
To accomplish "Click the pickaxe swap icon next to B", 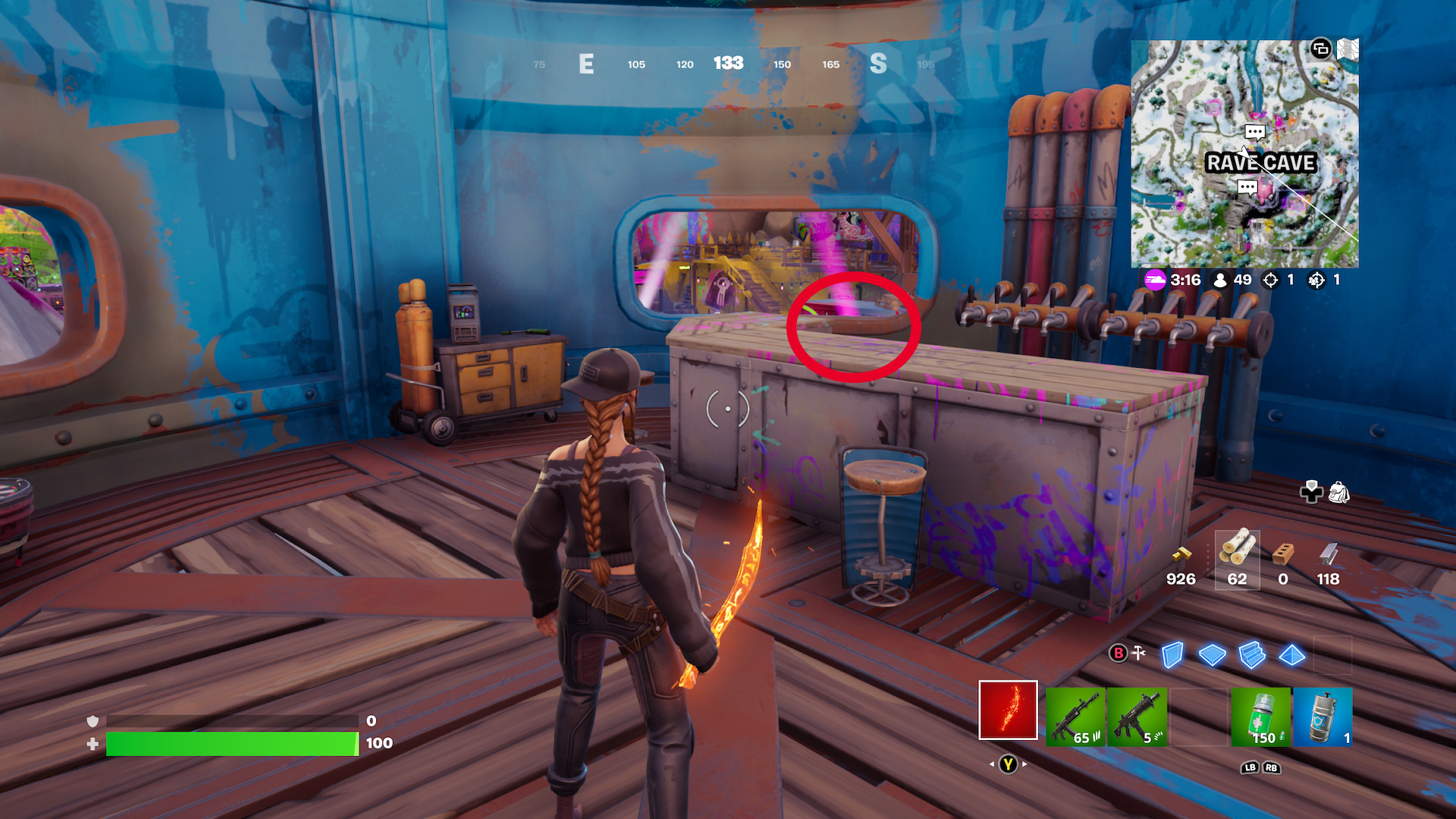I will pyautogui.click(x=1138, y=652).
